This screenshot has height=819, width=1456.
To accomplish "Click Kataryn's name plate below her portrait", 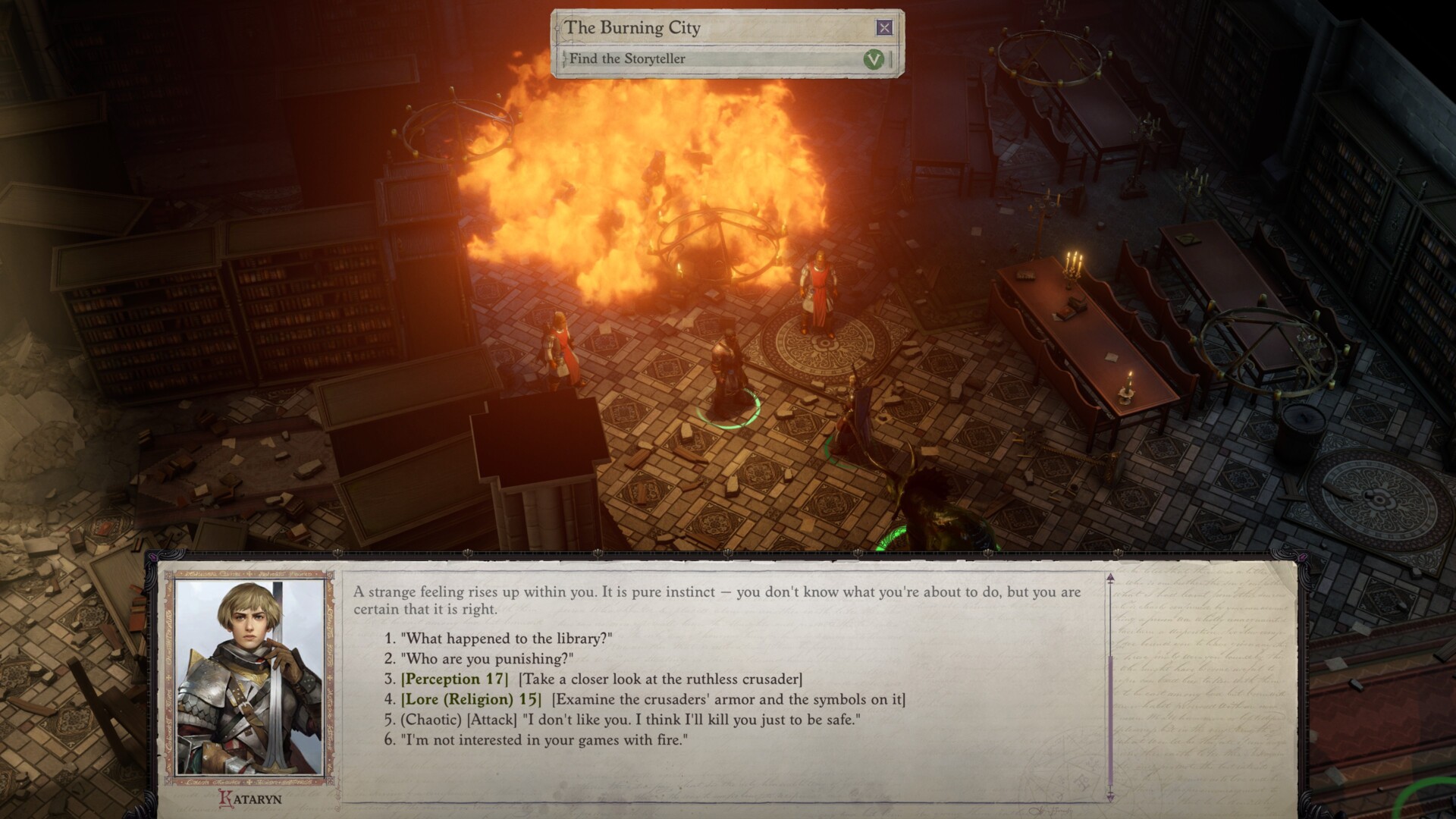I will [252, 797].
